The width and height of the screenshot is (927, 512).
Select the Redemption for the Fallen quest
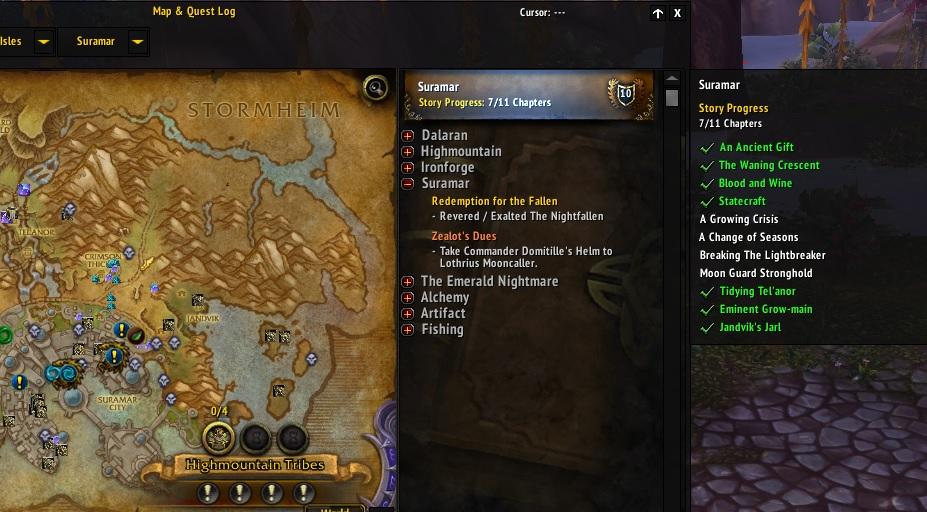point(494,202)
